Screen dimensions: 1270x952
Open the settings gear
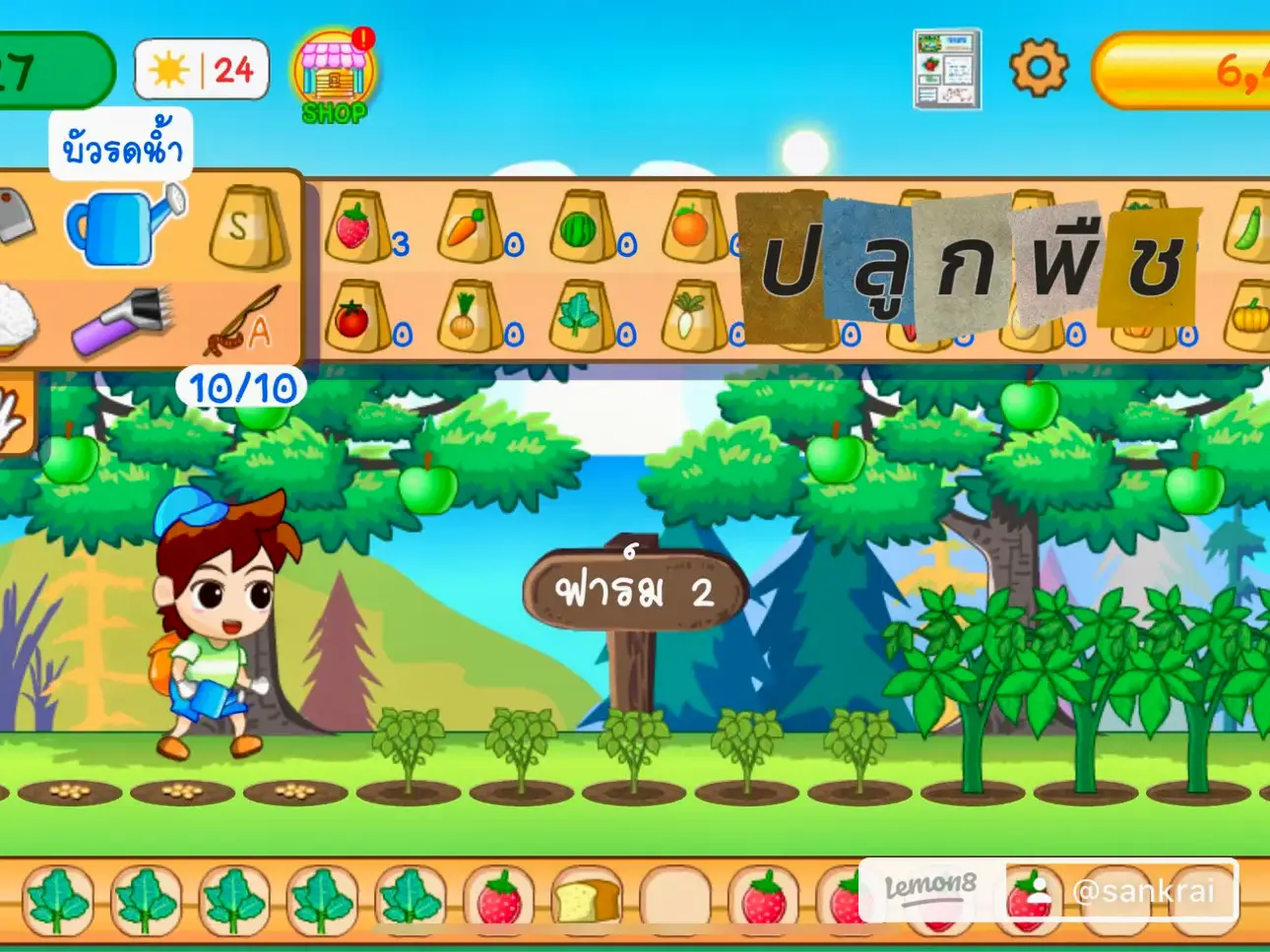1040,69
